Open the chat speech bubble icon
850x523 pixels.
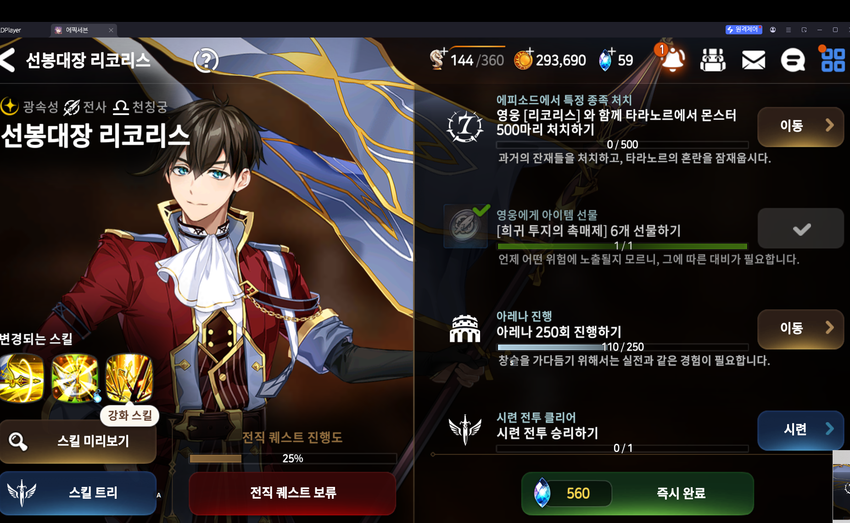tap(792, 60)
